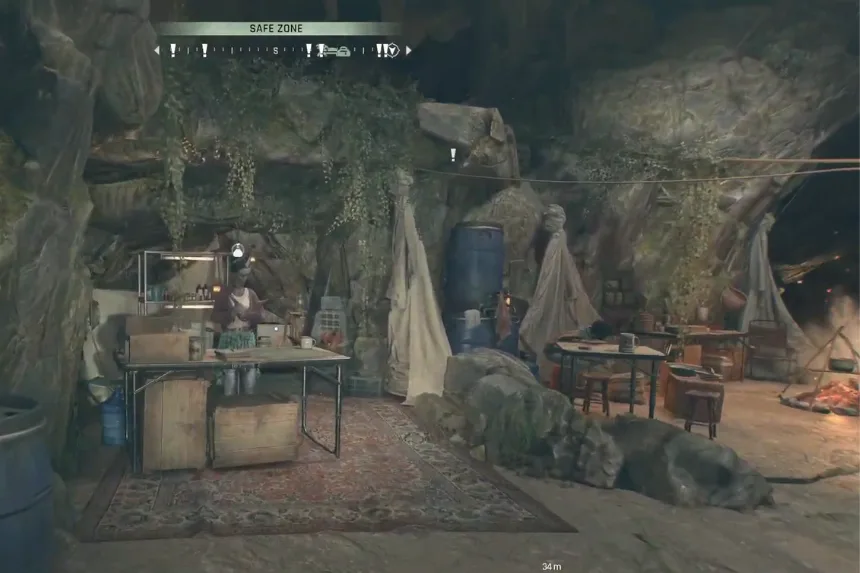Click the compass left arrow
Viewport: 860px width, 573px height.
point(157,50)
